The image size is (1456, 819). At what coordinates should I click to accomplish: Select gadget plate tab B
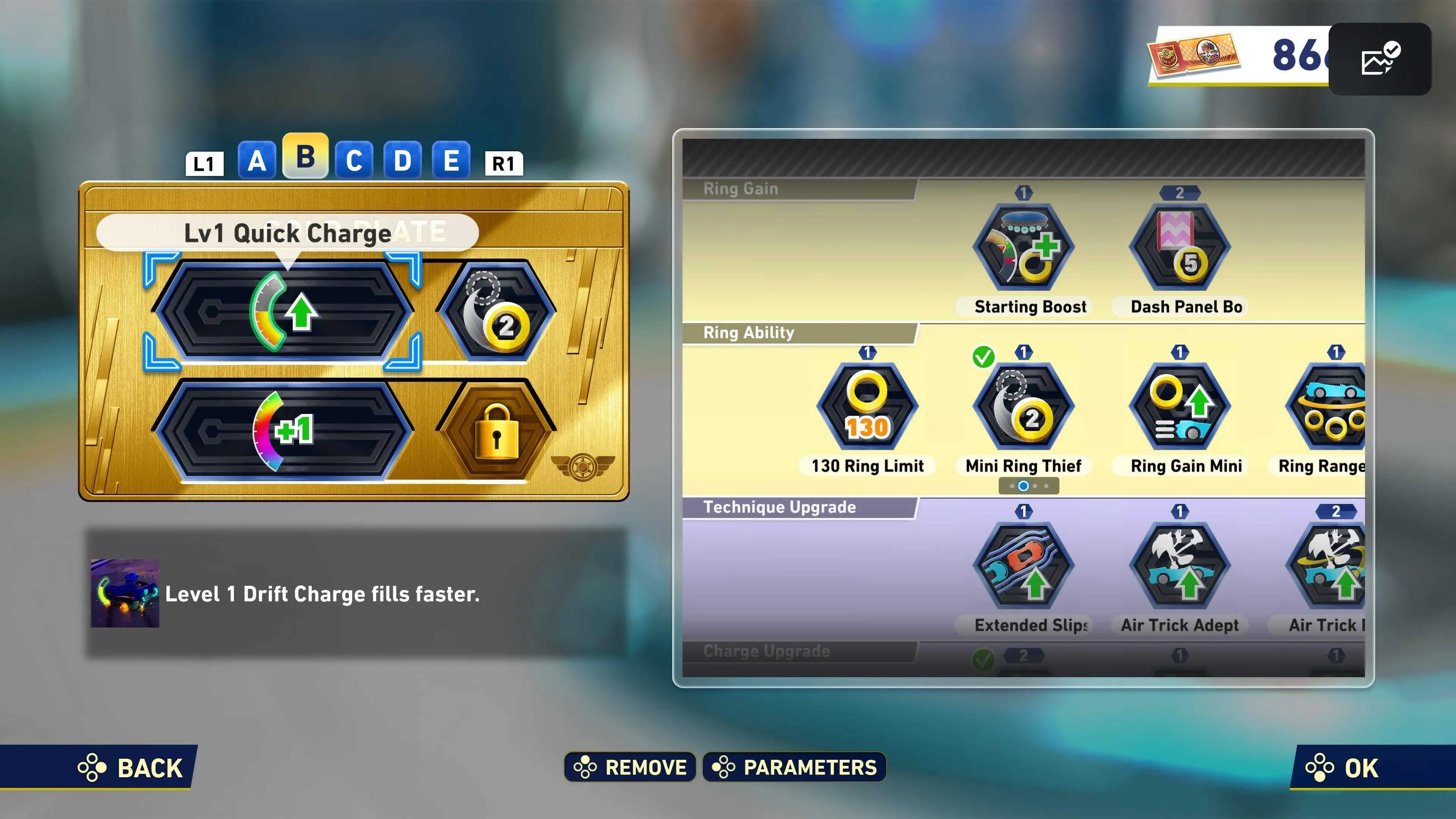305,157
